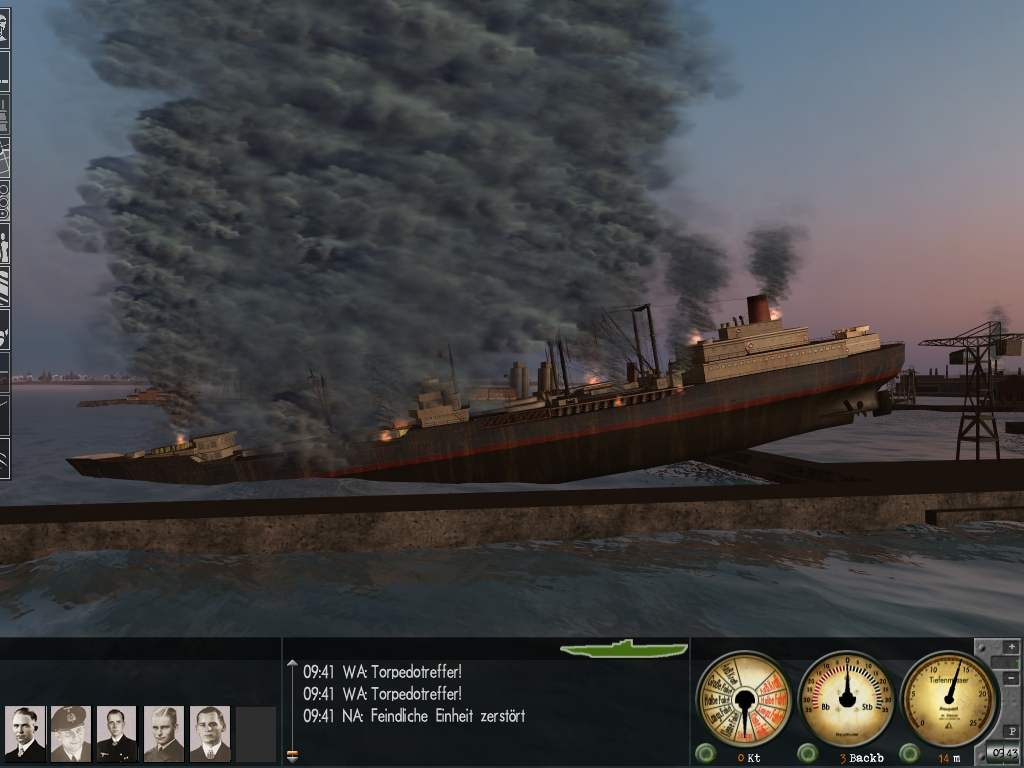1024x768 pixels.
Task: Select the officer portrait wearing a peaked cap
Action: [x=70, y=734]
